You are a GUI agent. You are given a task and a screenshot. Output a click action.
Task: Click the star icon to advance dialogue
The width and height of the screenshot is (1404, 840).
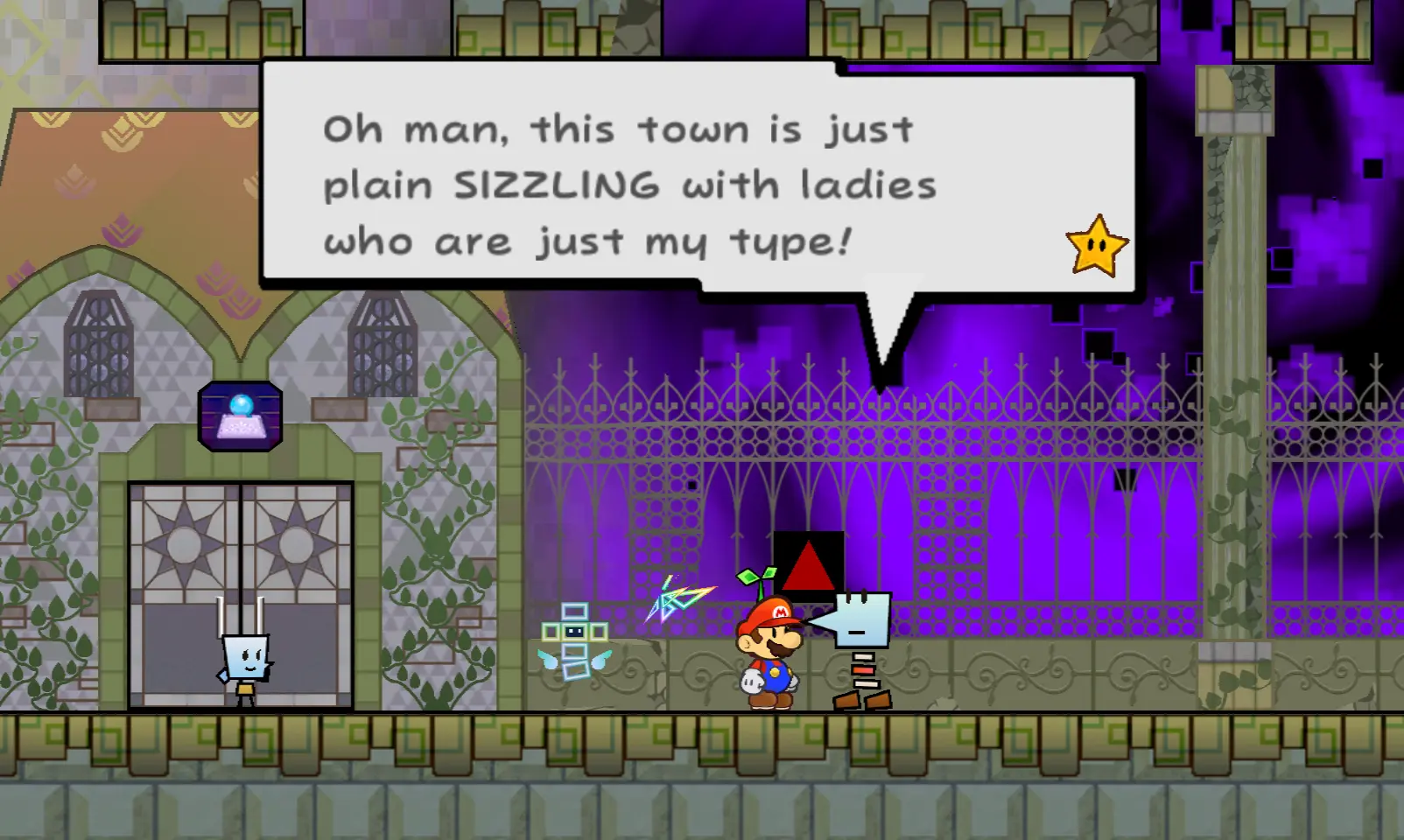pyautogui.click(x=1096, y=246)
